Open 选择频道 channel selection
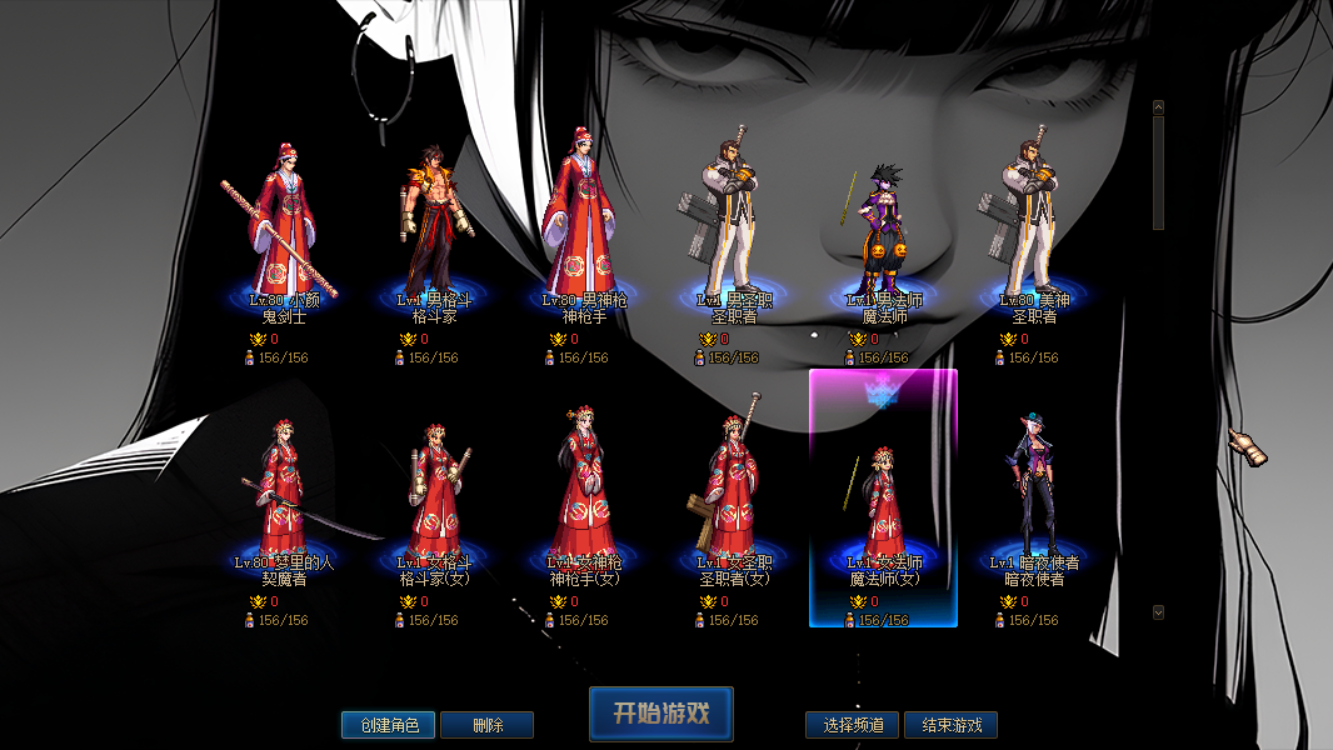The width and height of the screenshot is (1333, 750). coord(853,724)
